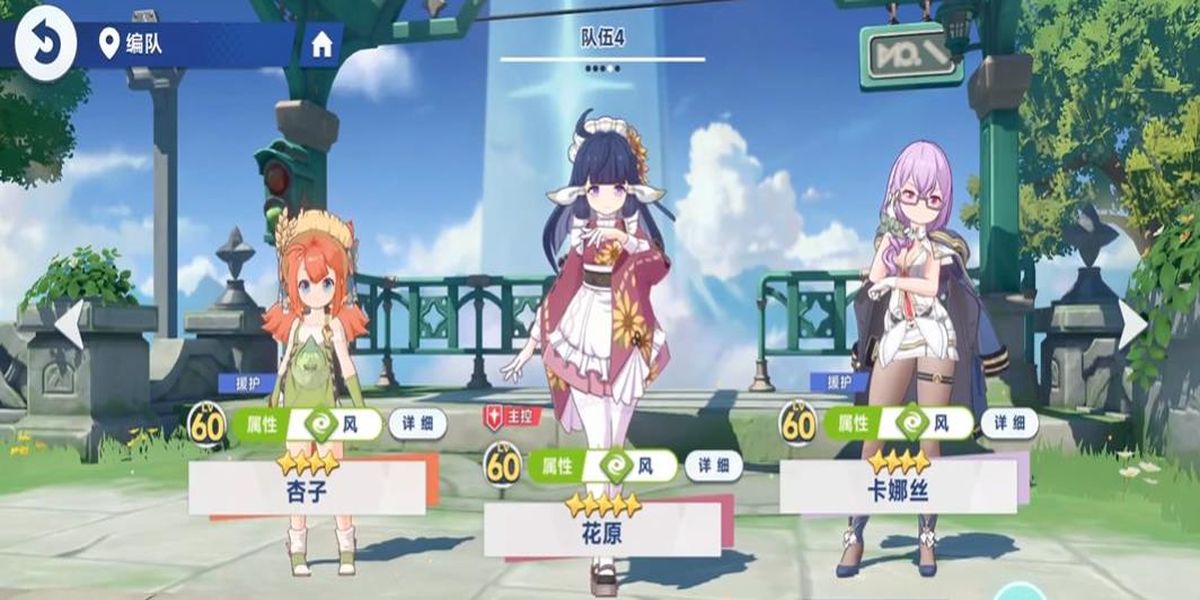Click the 队伍4 team page indicator dots

tap(602, 69)
